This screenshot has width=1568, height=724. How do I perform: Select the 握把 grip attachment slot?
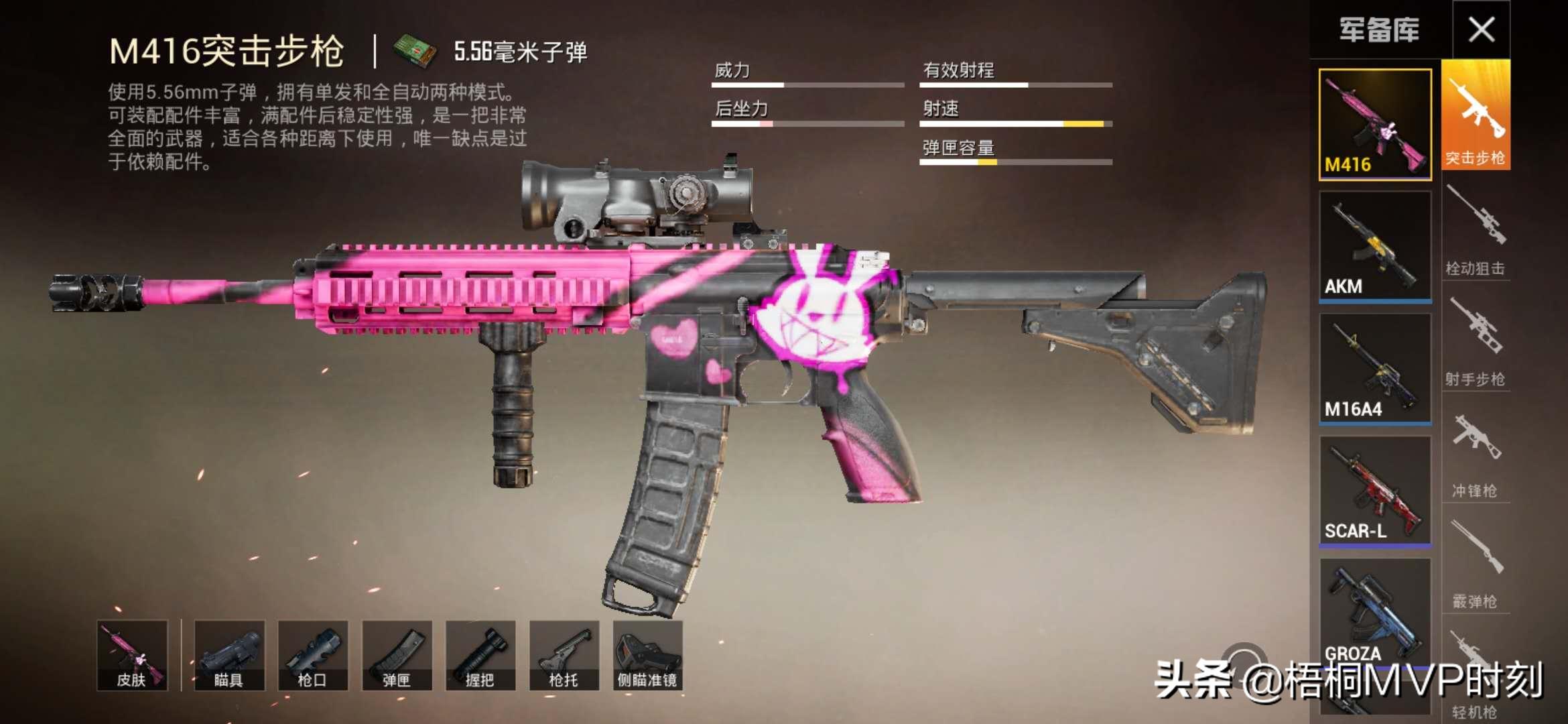(480, 655)
